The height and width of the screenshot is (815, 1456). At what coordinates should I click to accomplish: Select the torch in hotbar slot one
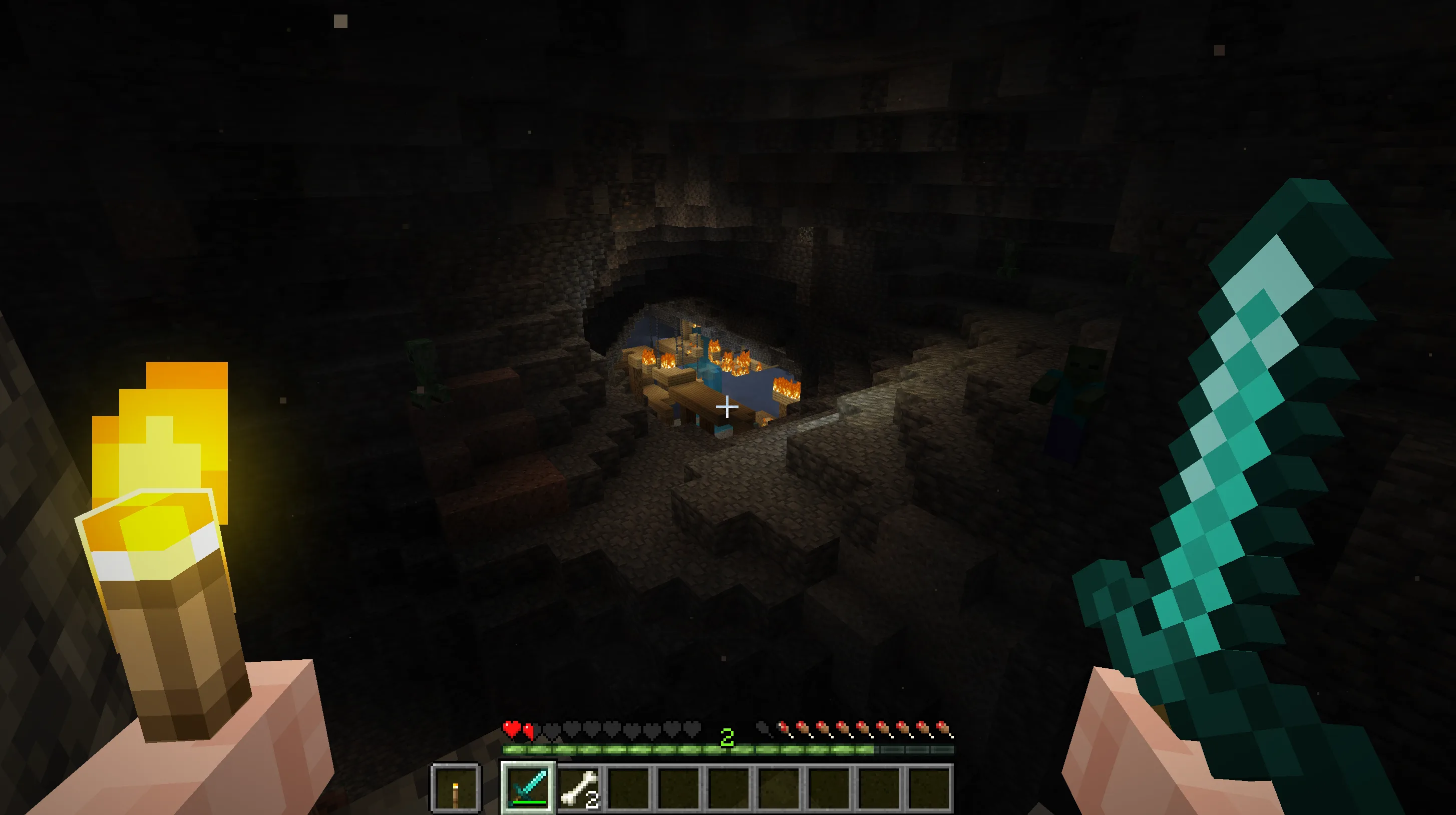pyautogui.click(x=456, y=787)
